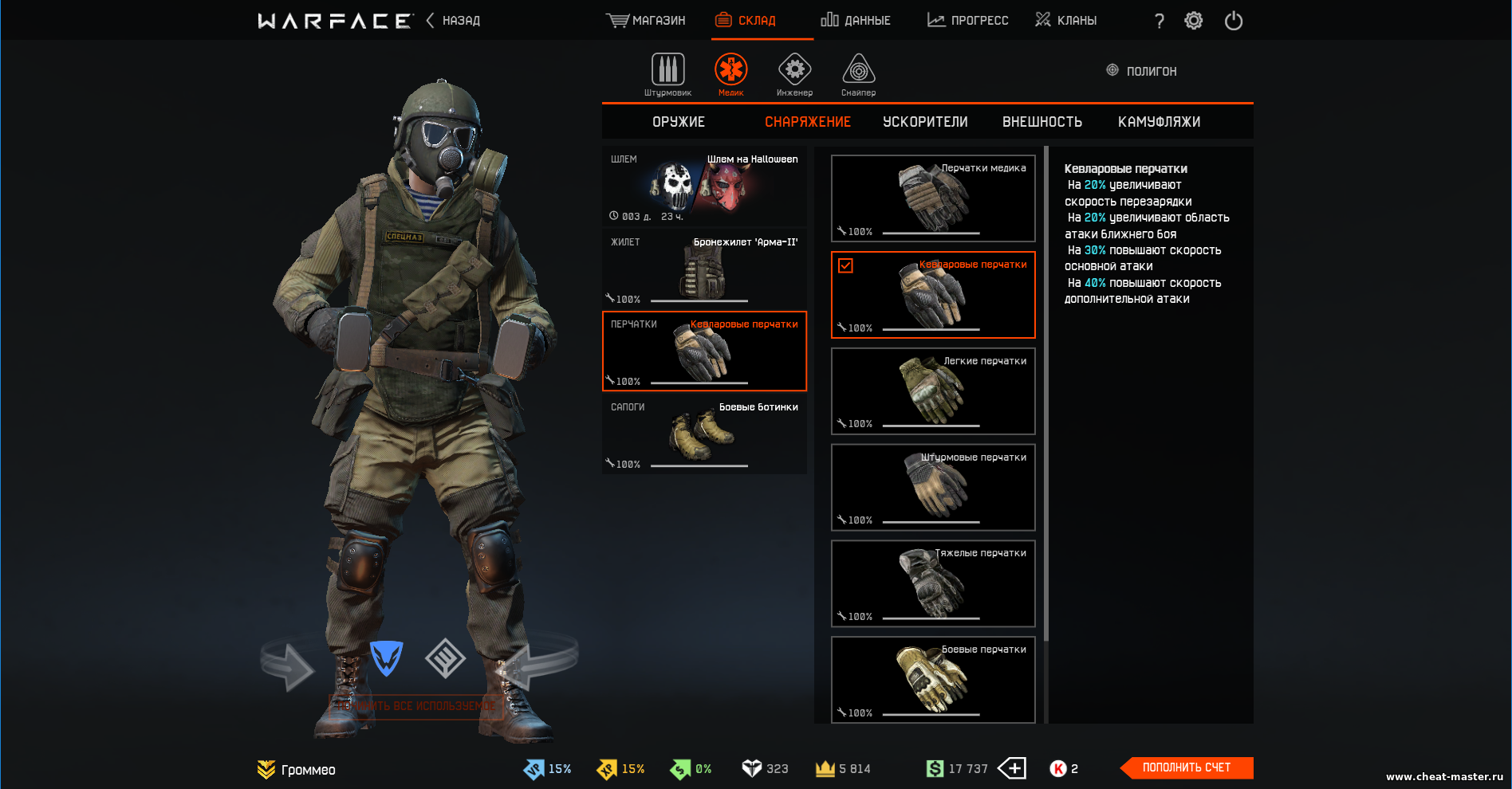This screenshot has width=1512, height=789.
Task: Open the КЛАНЫ clans menu
Action: pos(1065,21)
